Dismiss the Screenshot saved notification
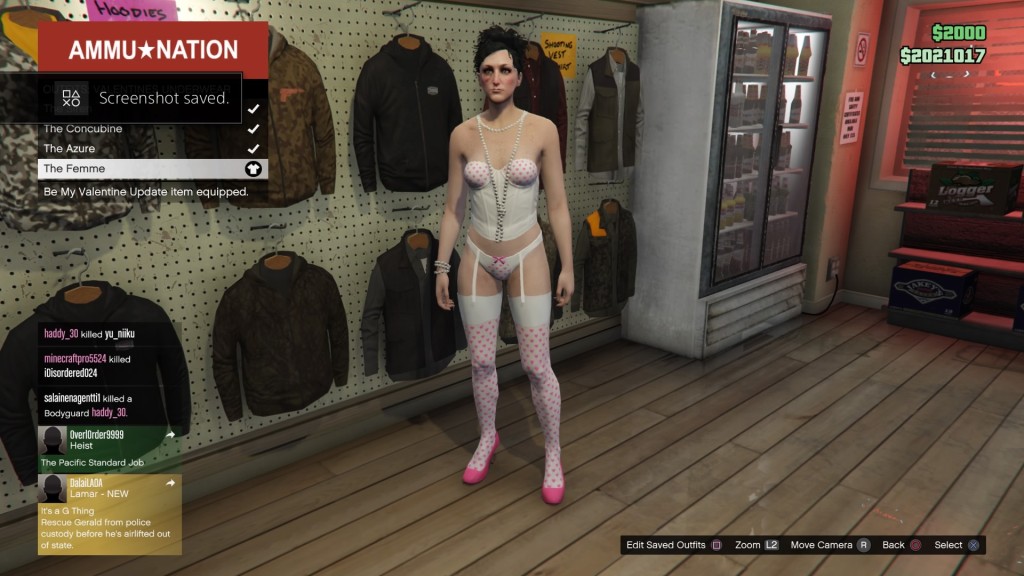Image resolution: width=1024 pixels, height=576 pixels. point(140,98)
